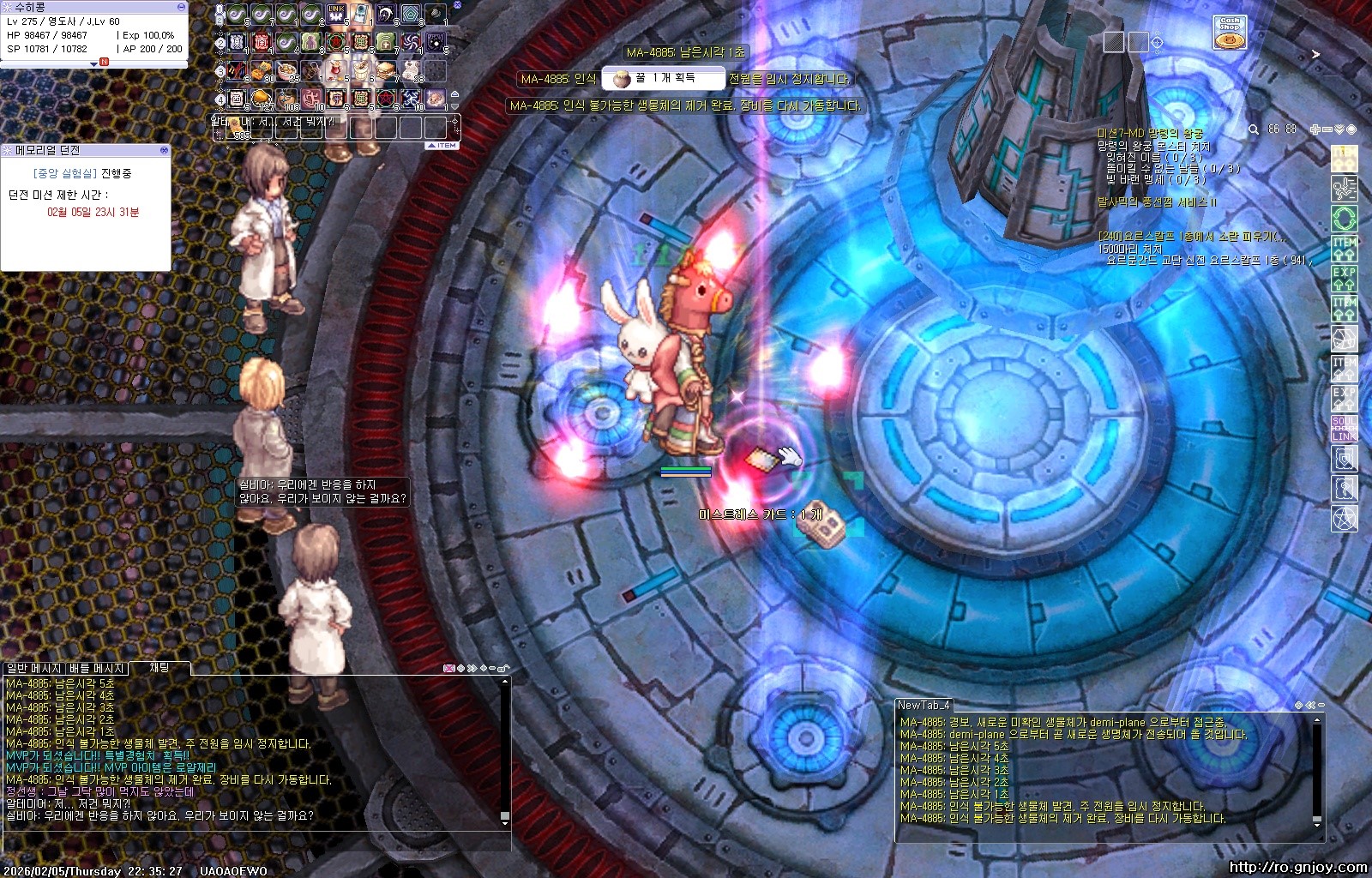Open the Cash Shop
This screenshot has height=878, width=1372.
pos(1230,33)
